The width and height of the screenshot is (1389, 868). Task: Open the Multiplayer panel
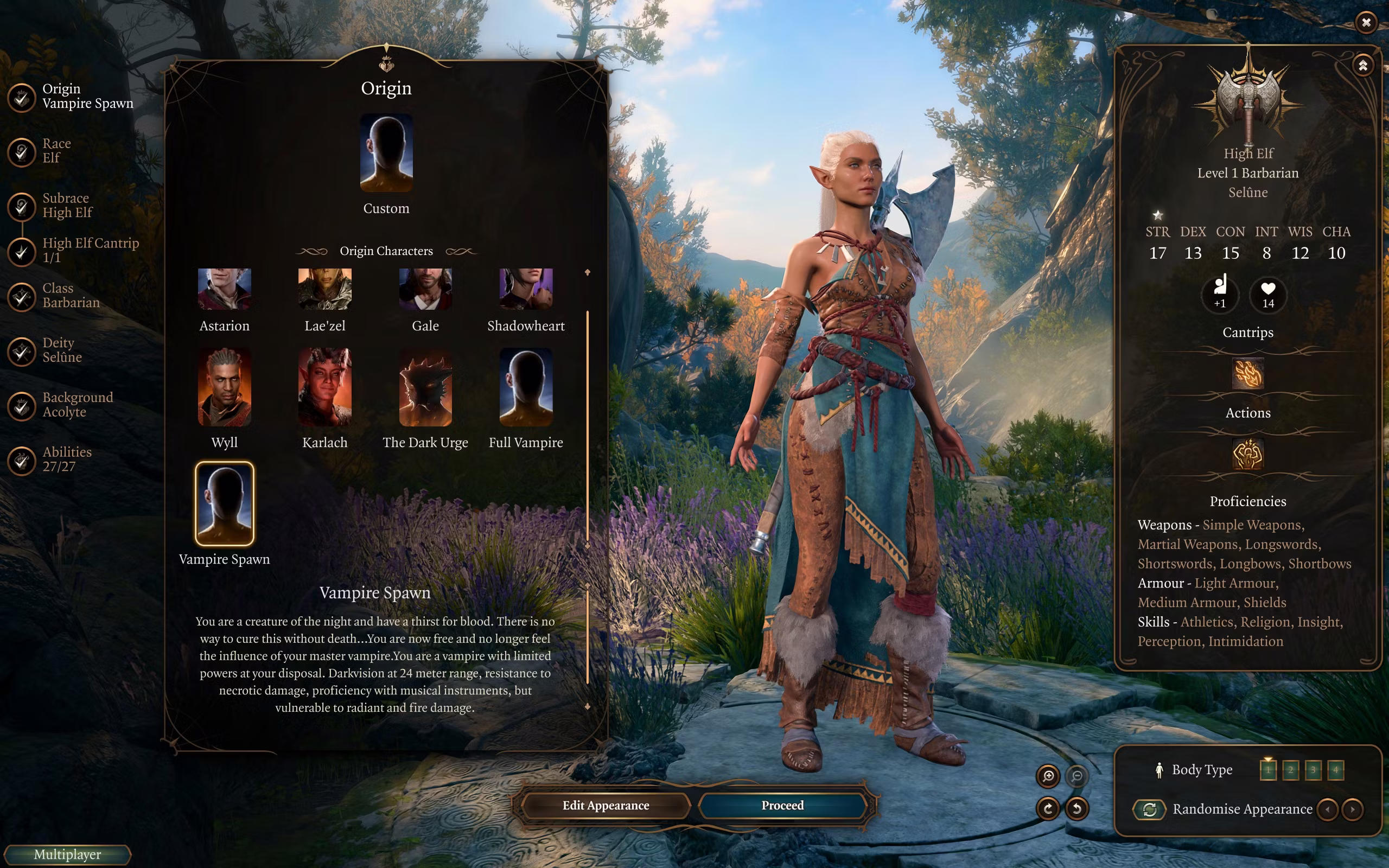(x=67, y=854)
